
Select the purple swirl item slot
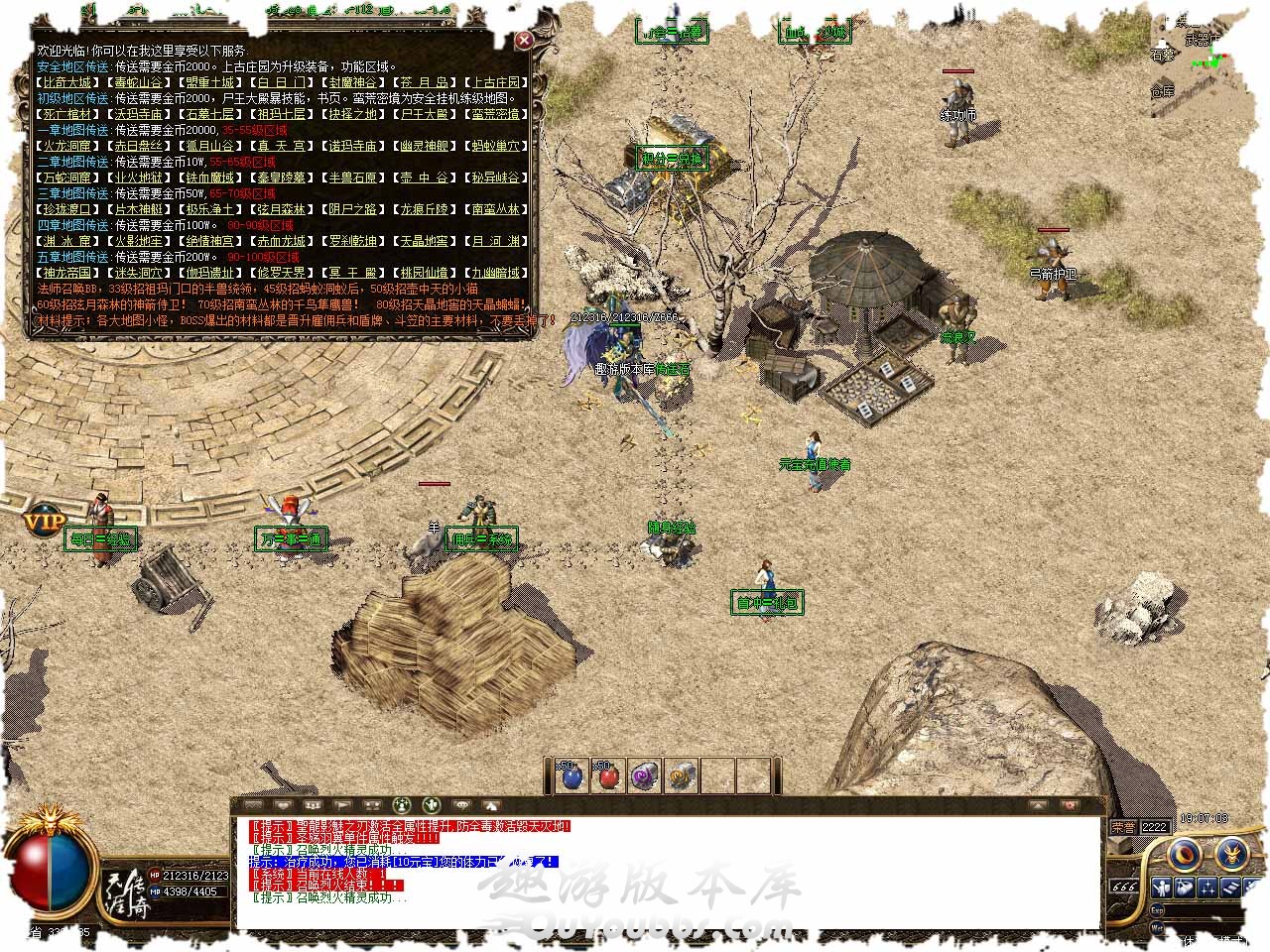pyautogui.click(x=645, y=776)
